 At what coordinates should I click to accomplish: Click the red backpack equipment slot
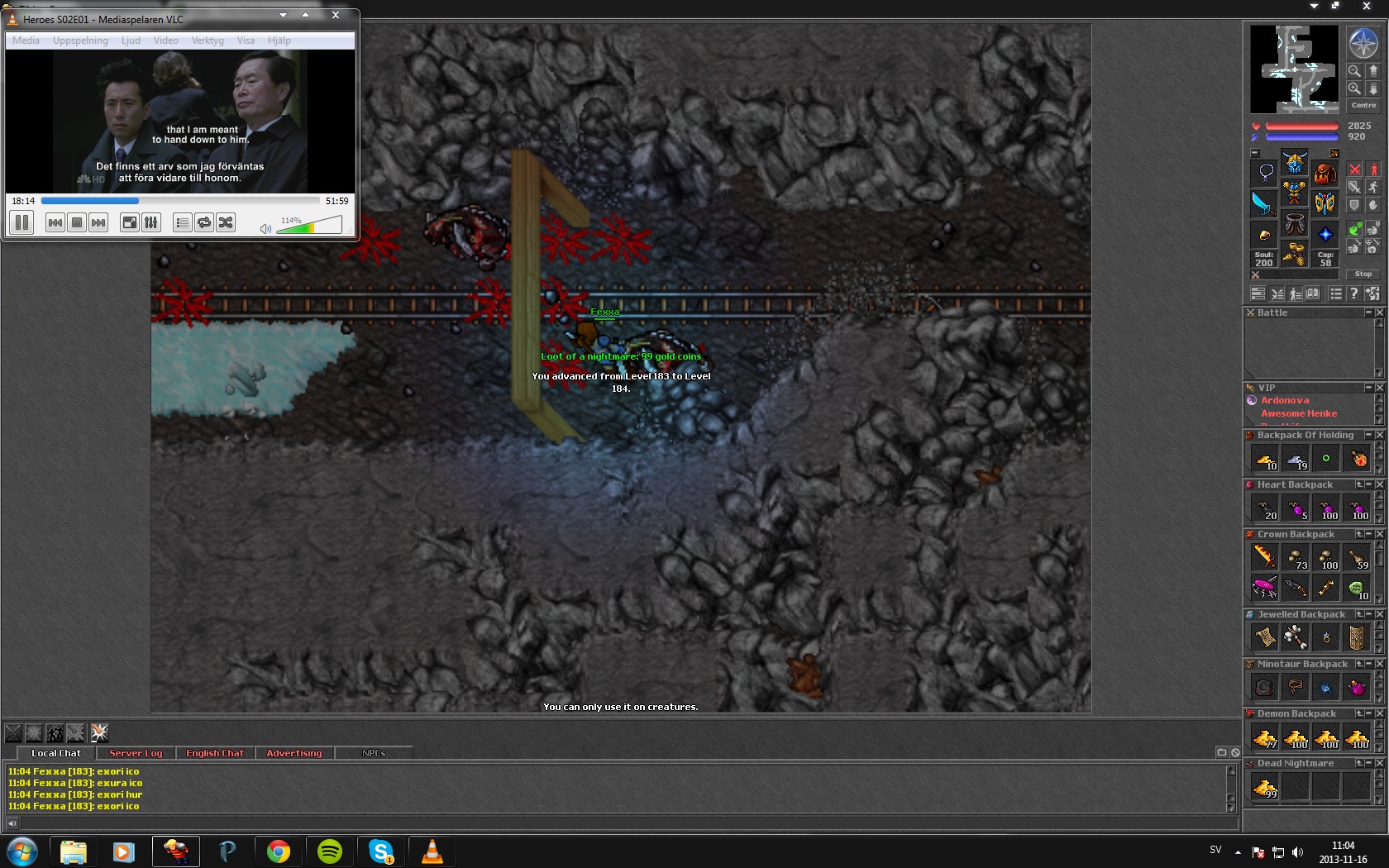[1325, 173]
